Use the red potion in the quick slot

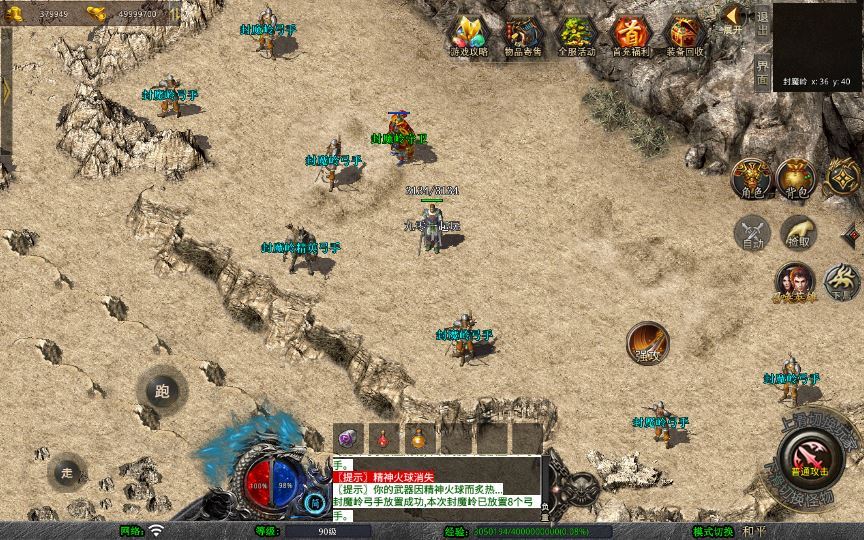[x=384, y=438]
